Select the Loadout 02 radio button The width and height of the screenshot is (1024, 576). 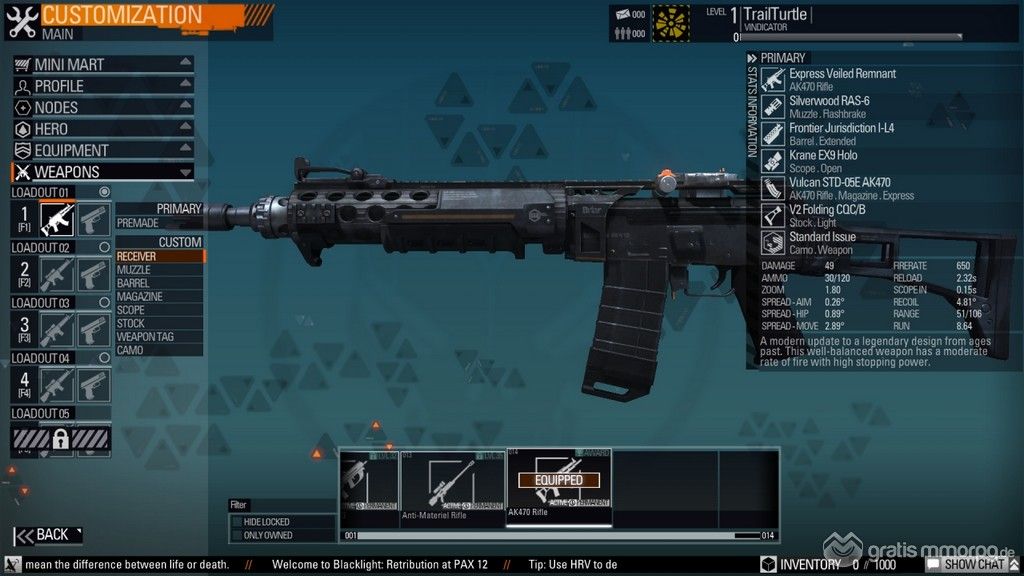104,247
